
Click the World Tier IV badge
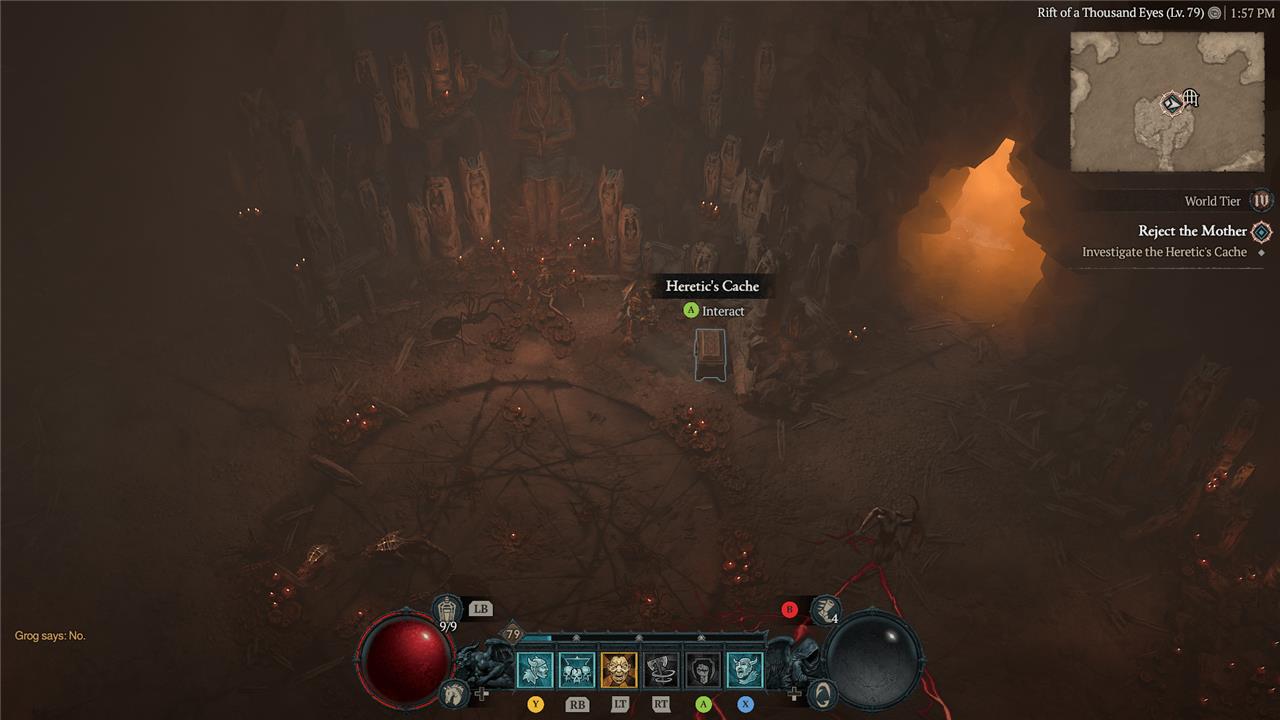pyautogui.click(x=1261, y=201)
